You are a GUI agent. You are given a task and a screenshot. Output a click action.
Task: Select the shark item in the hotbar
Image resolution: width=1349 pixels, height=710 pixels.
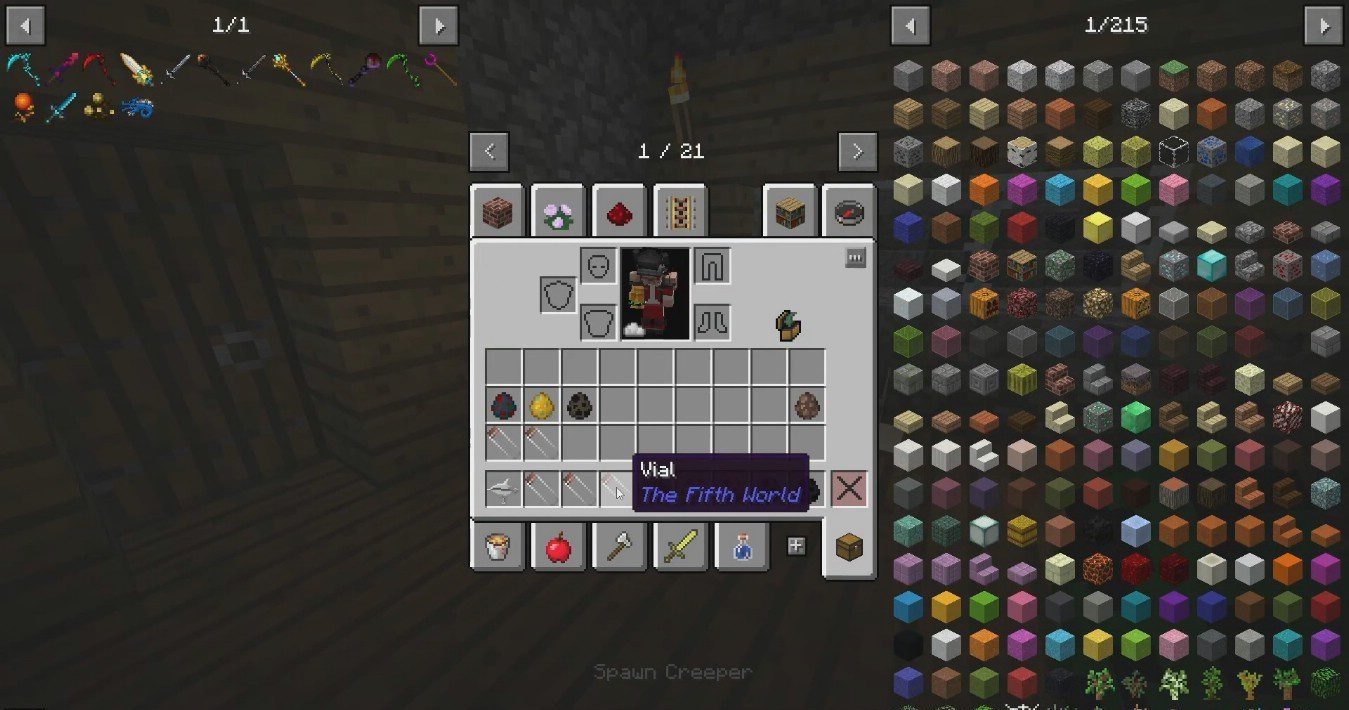click(504, 489)
